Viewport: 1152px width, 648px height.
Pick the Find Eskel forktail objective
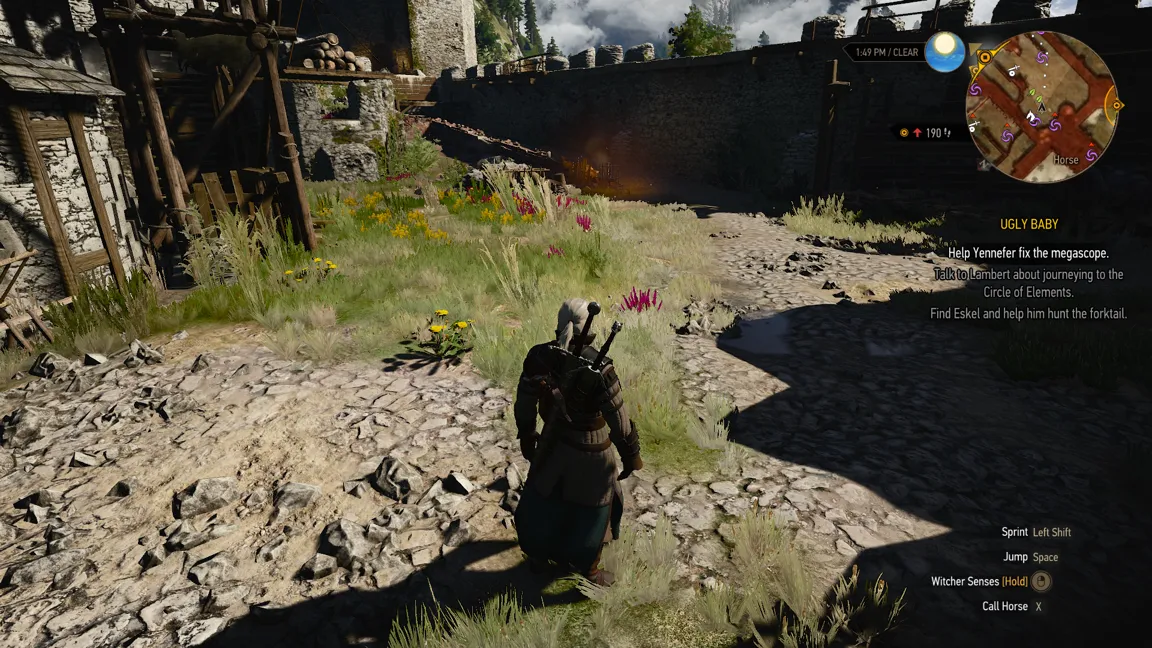point(1028,314)
